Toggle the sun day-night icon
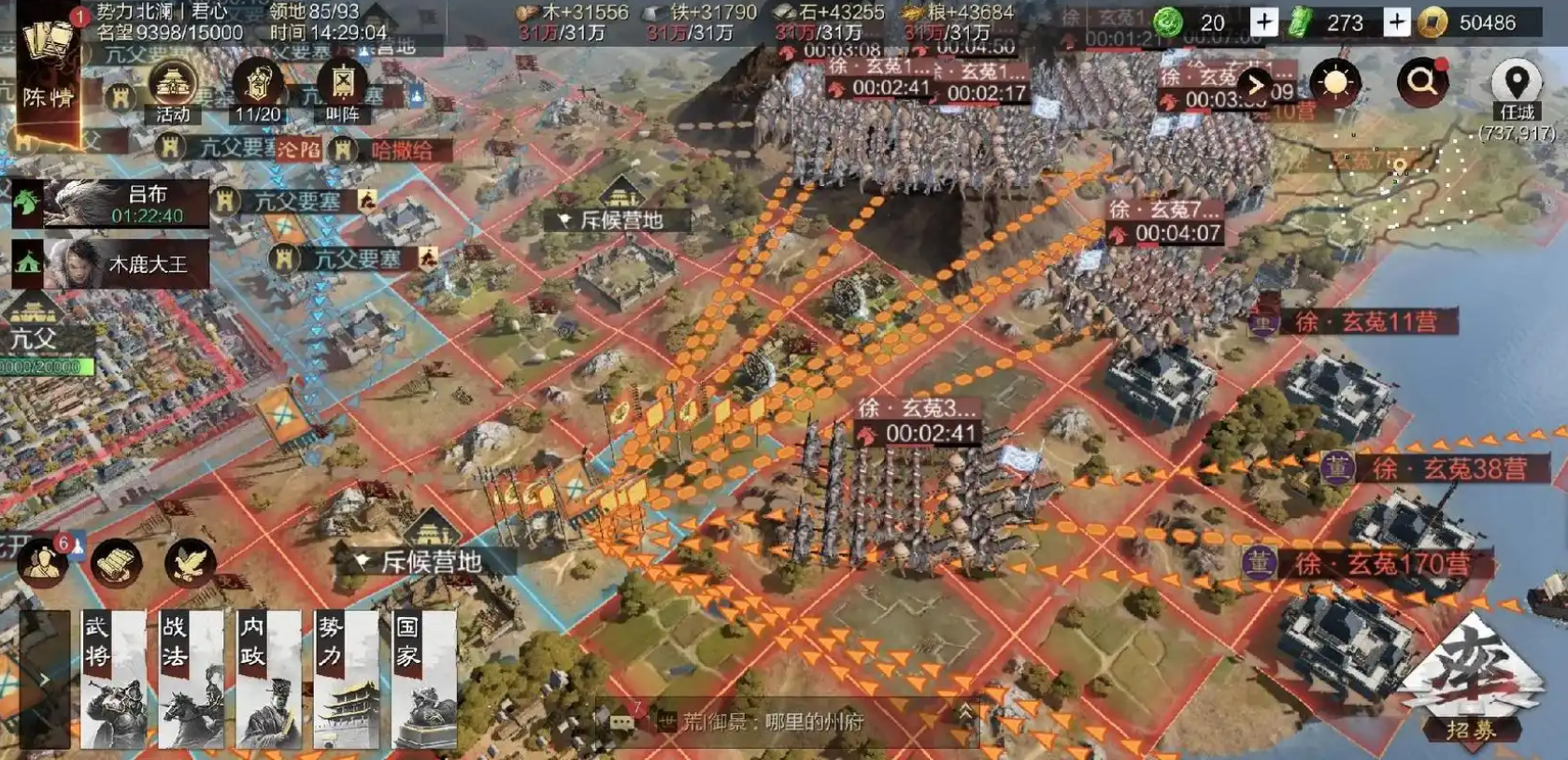 pyautogui.click(x=1335, y=83)
